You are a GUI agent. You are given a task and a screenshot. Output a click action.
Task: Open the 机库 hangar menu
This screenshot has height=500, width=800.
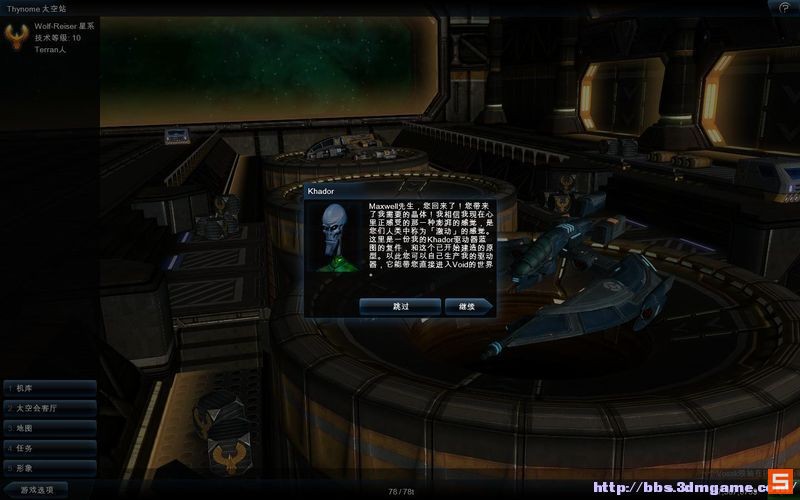click(x=50, y=387)
